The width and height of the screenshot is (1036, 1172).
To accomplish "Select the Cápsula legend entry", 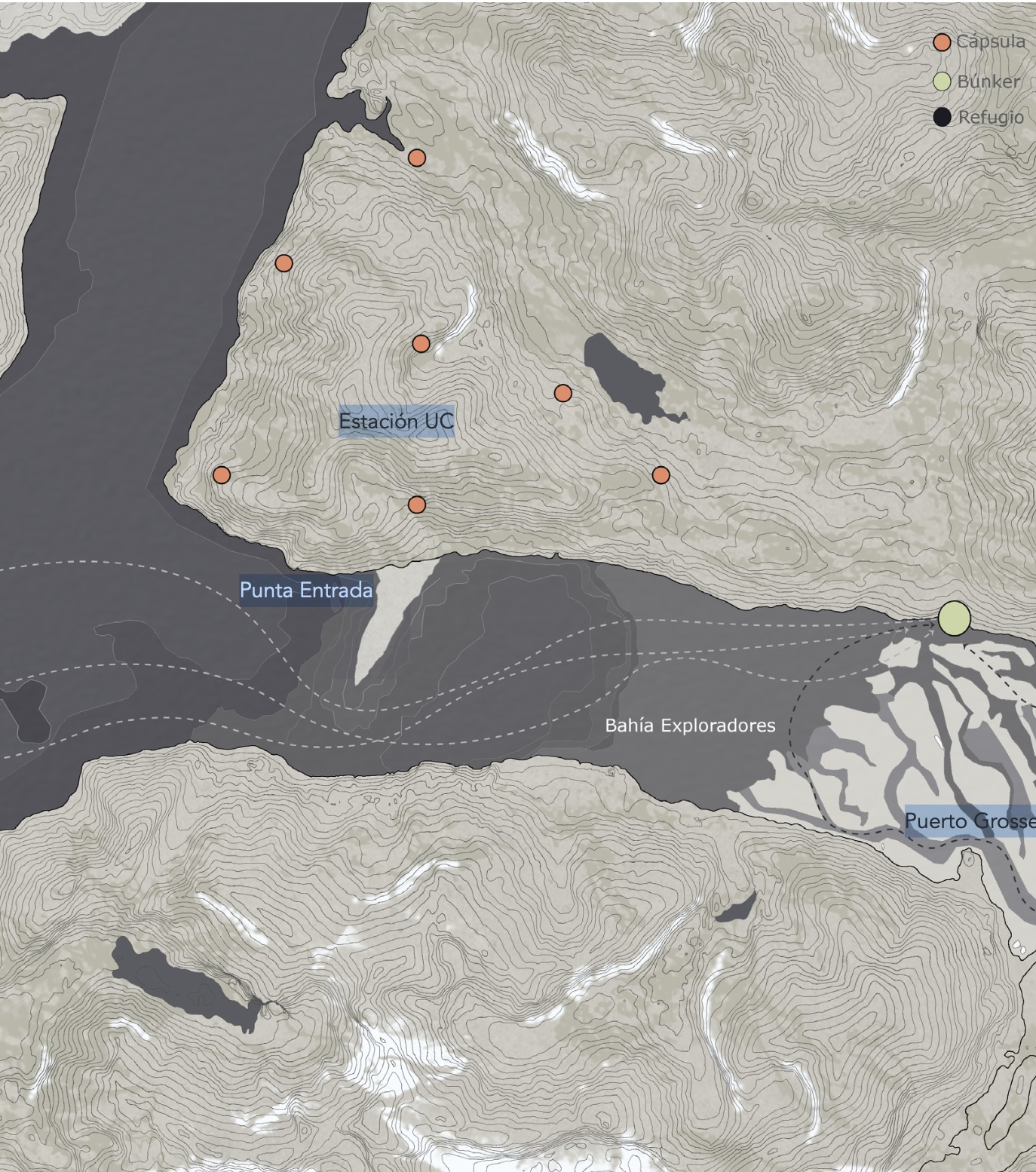I will 980,42.
